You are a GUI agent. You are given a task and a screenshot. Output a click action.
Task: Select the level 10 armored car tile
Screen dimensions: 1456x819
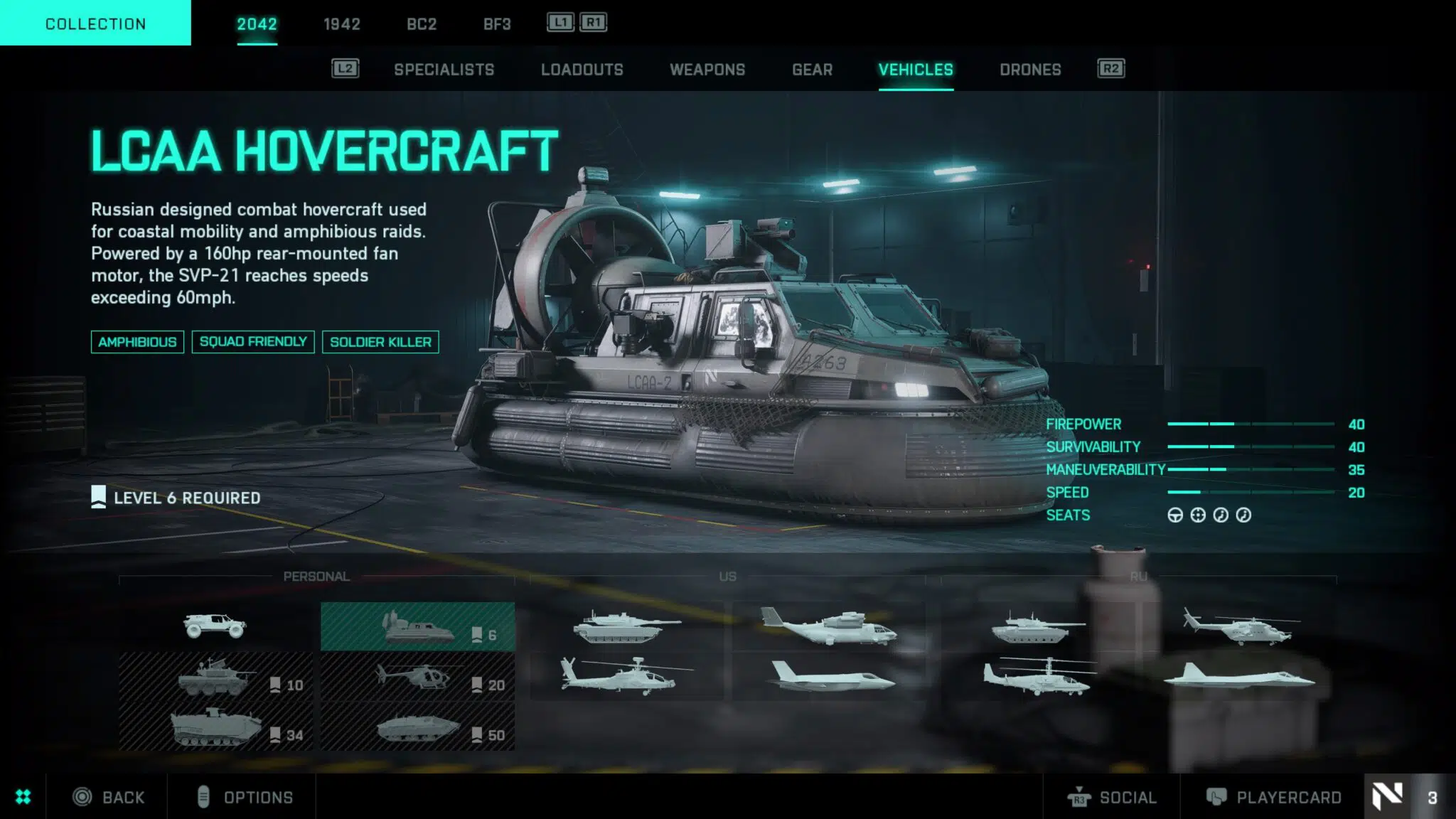coord(215,678)
